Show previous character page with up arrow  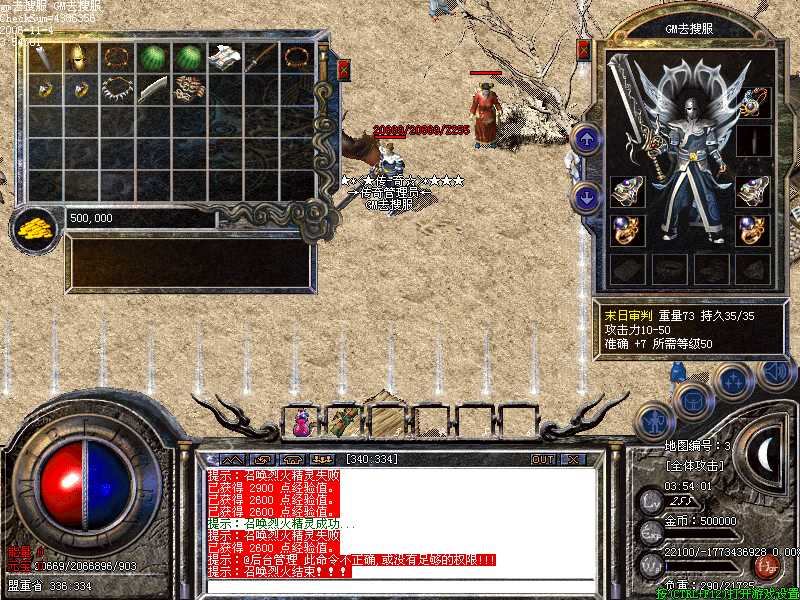[586, 138]
